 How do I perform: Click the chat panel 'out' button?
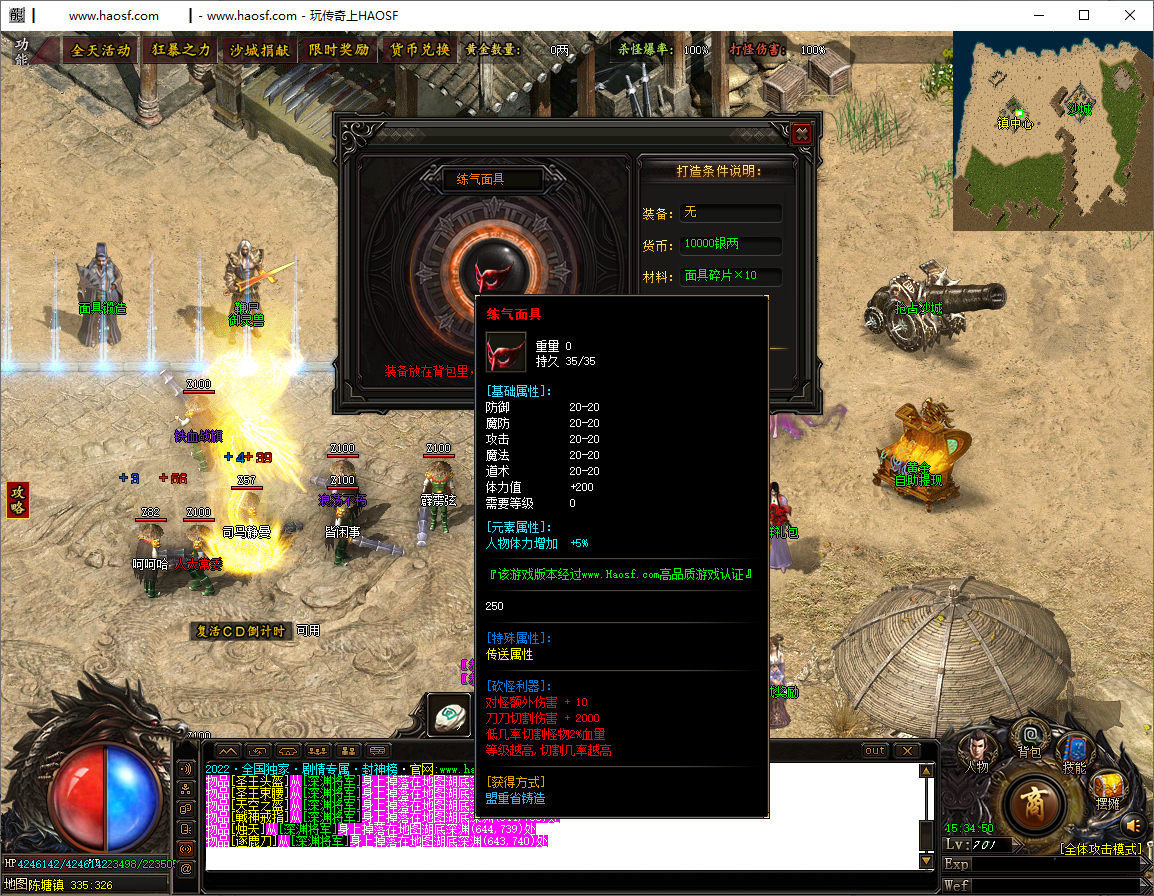click(875, 750)
